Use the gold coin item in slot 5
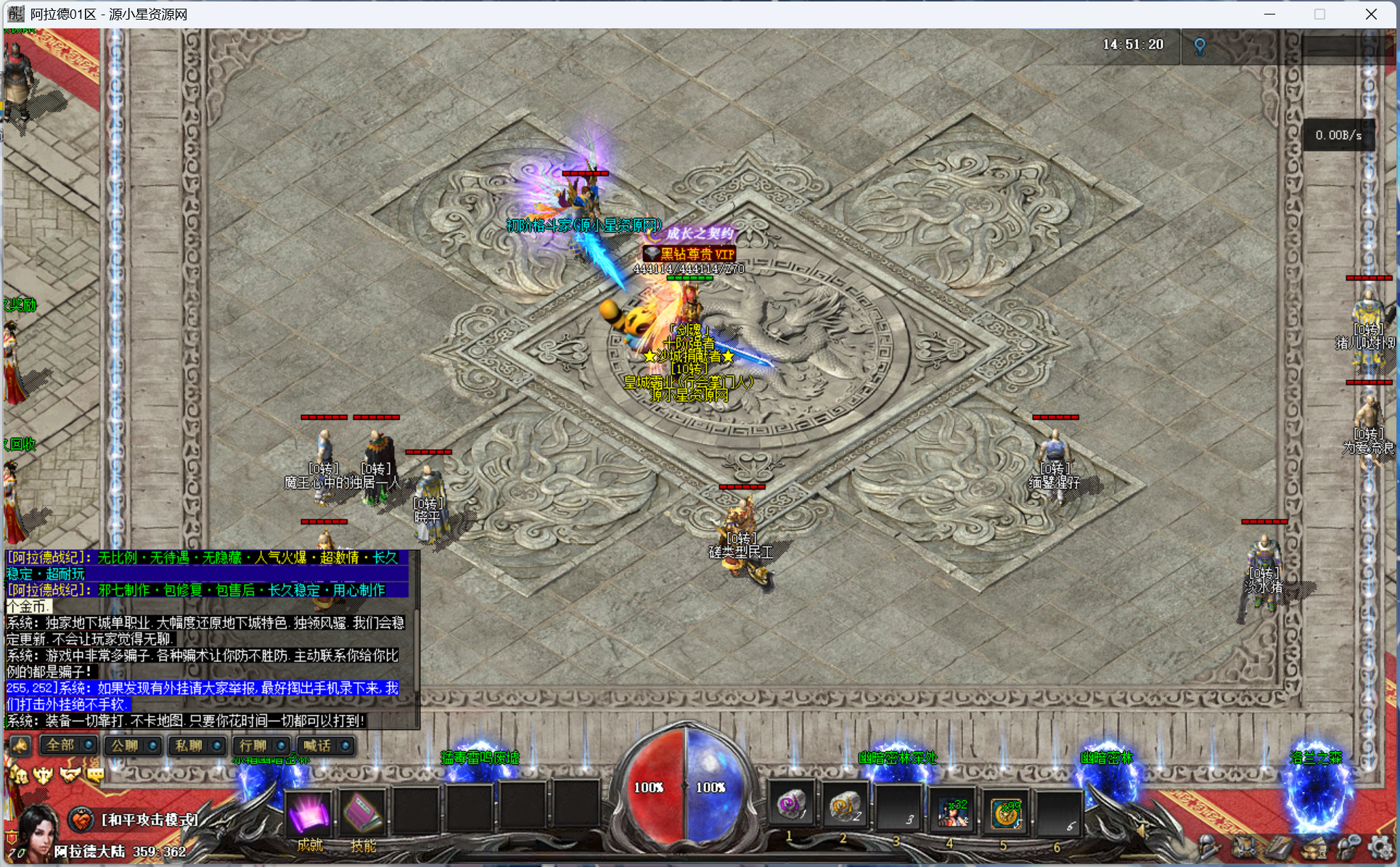The image size is (1400, 867). (x=1005, y=811)
